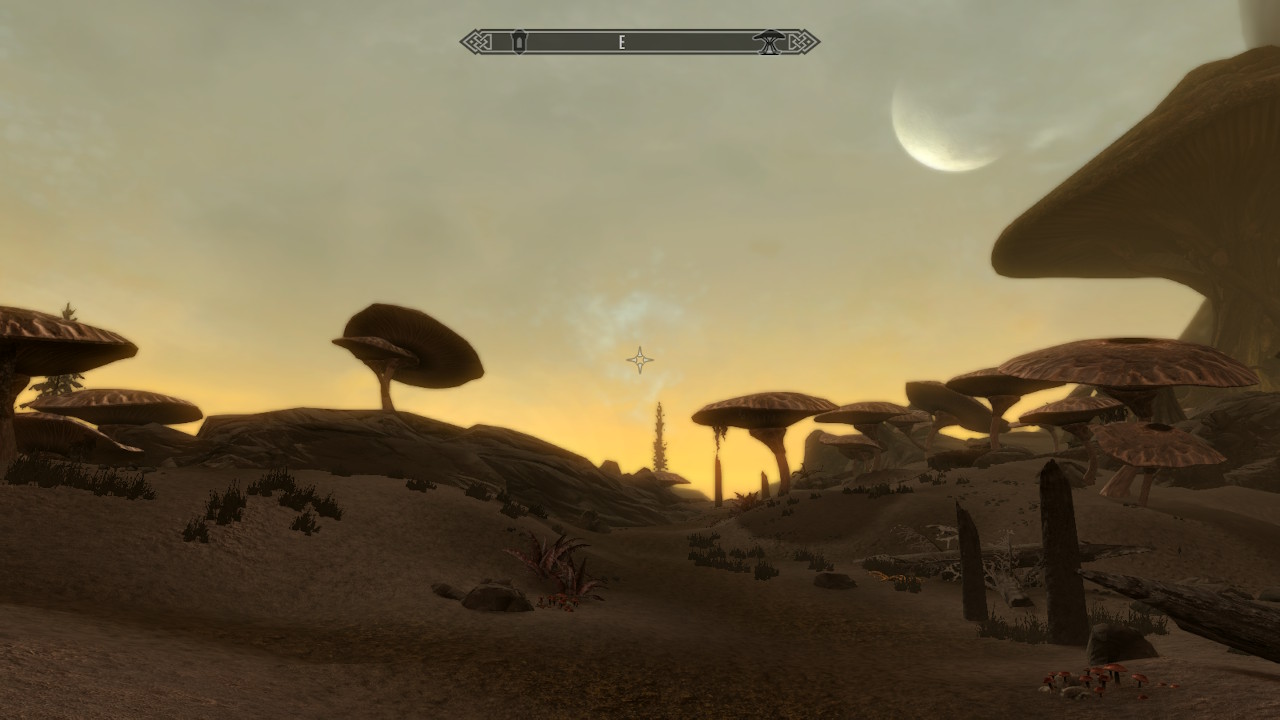Select the doorway location marker on the compass

coord(518,42)
